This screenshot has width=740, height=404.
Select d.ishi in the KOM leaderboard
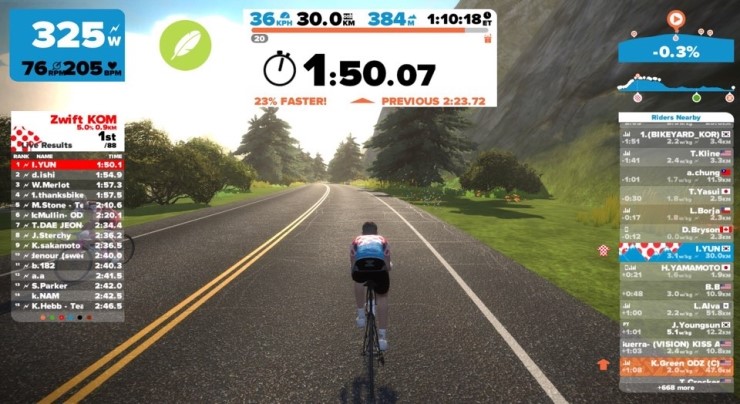(x=60, y=175)
